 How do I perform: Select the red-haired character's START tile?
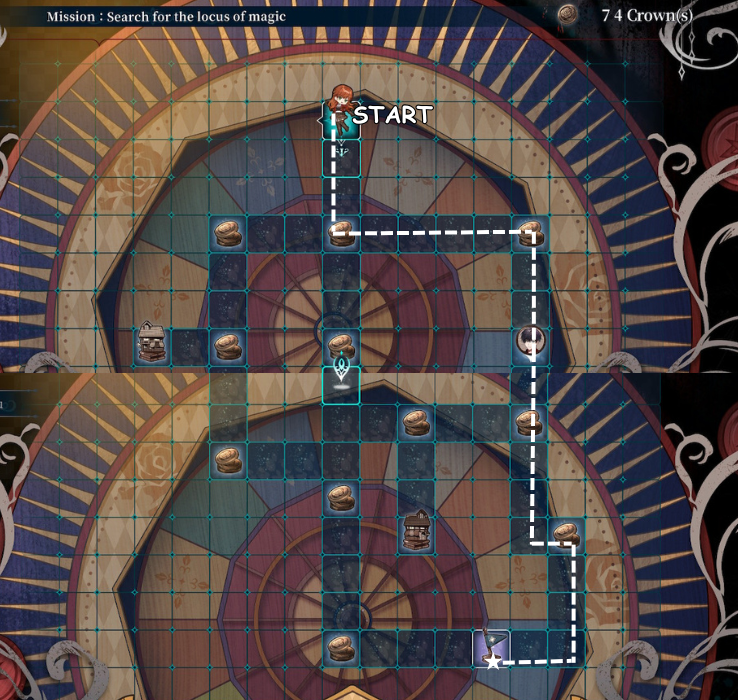pyautogui.click(x=341, y=117)
